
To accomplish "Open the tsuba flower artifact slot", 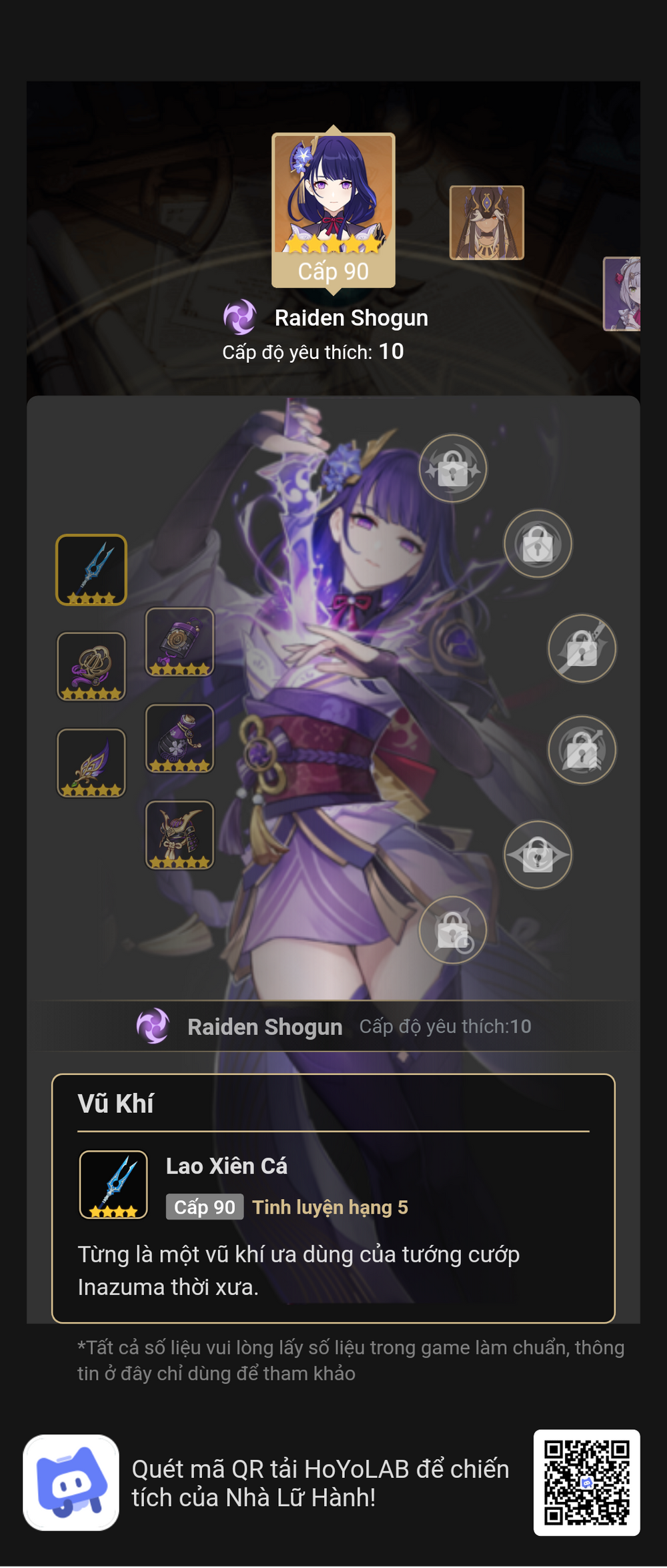I will 91,666.
